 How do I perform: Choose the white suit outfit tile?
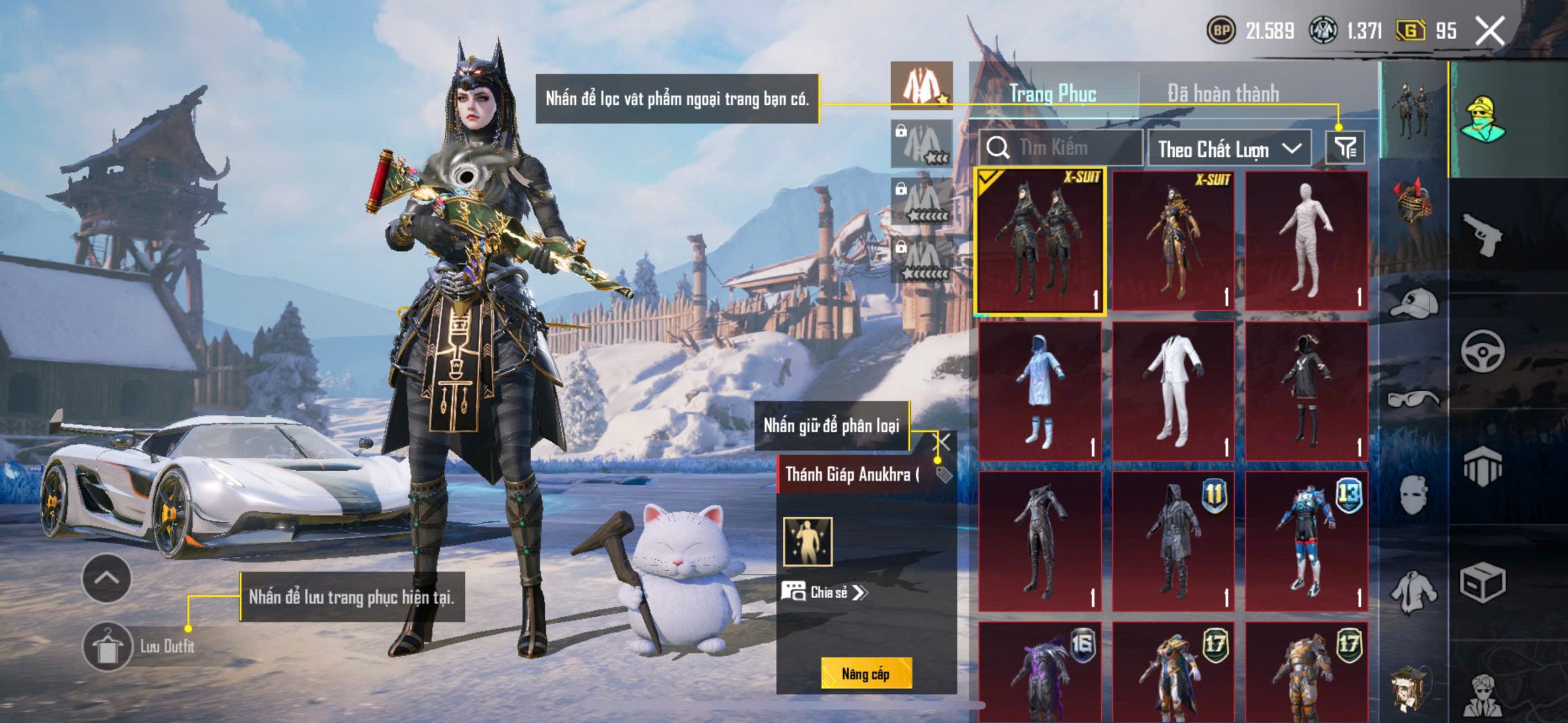[1172, 391]
